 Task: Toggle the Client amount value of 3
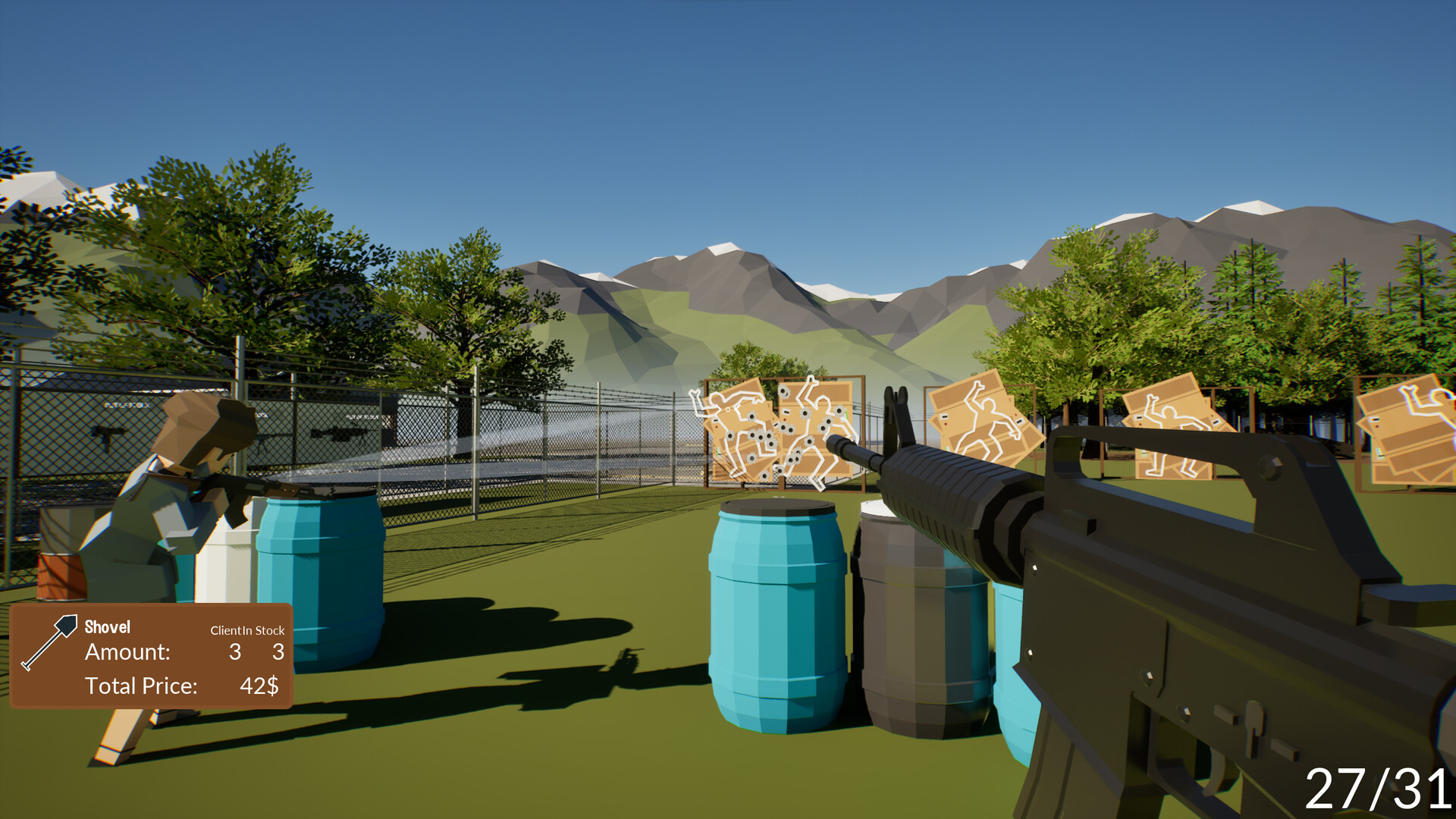click(x=235, y=651)
